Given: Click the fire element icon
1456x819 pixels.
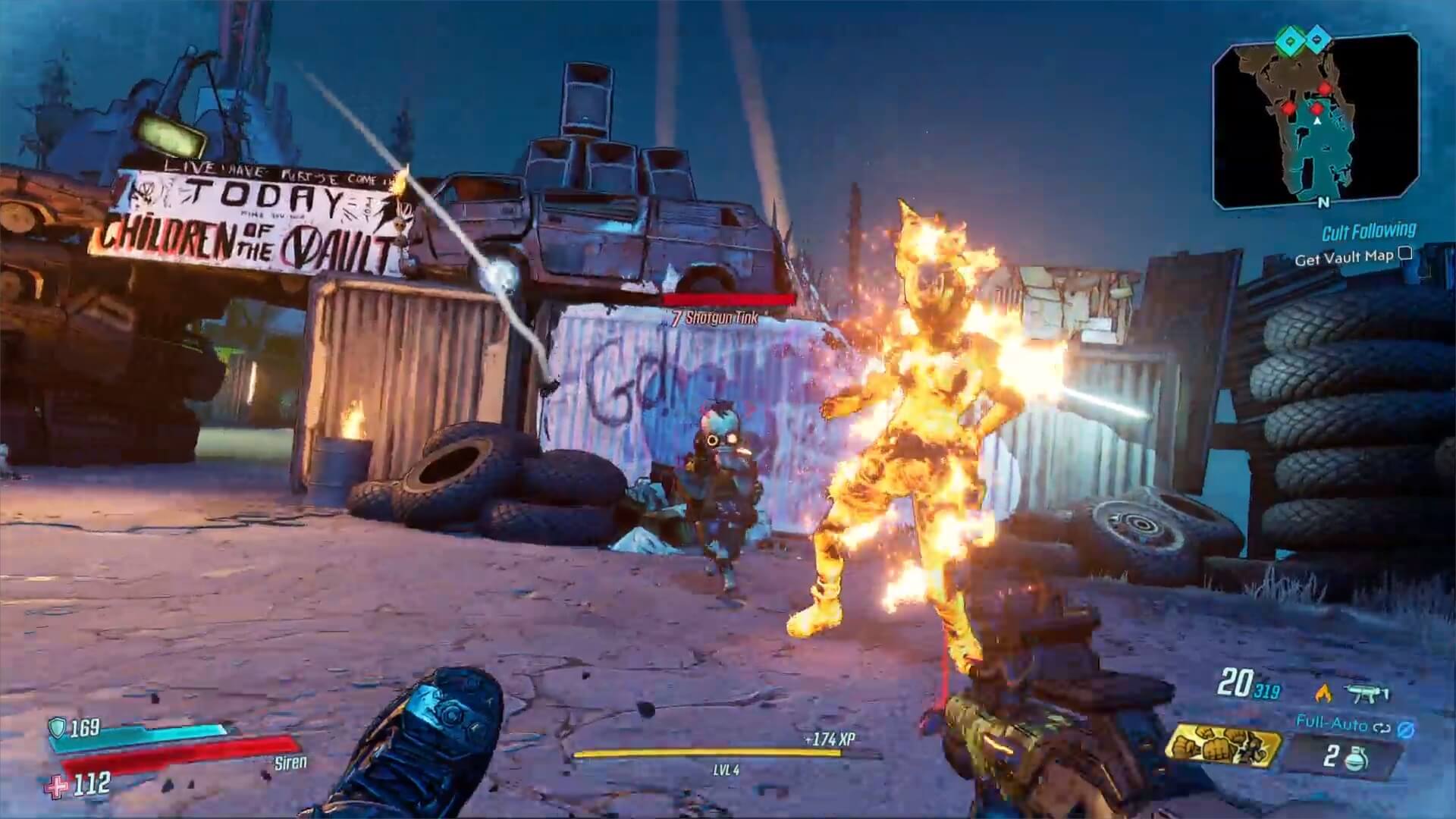Looking at the screenshot, I should [x=1323, y=692].
